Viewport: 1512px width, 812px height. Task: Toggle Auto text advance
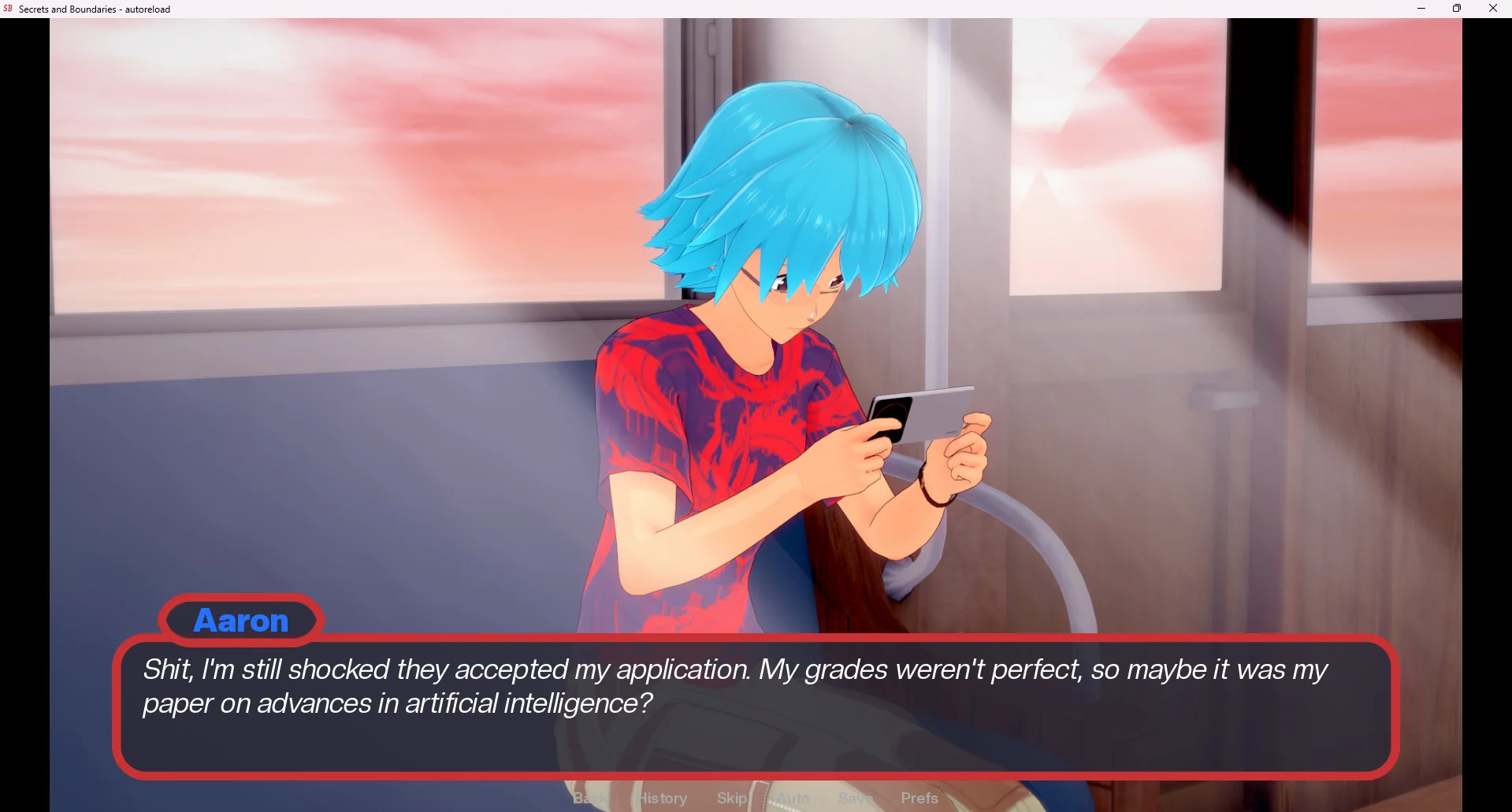point(793,798)
